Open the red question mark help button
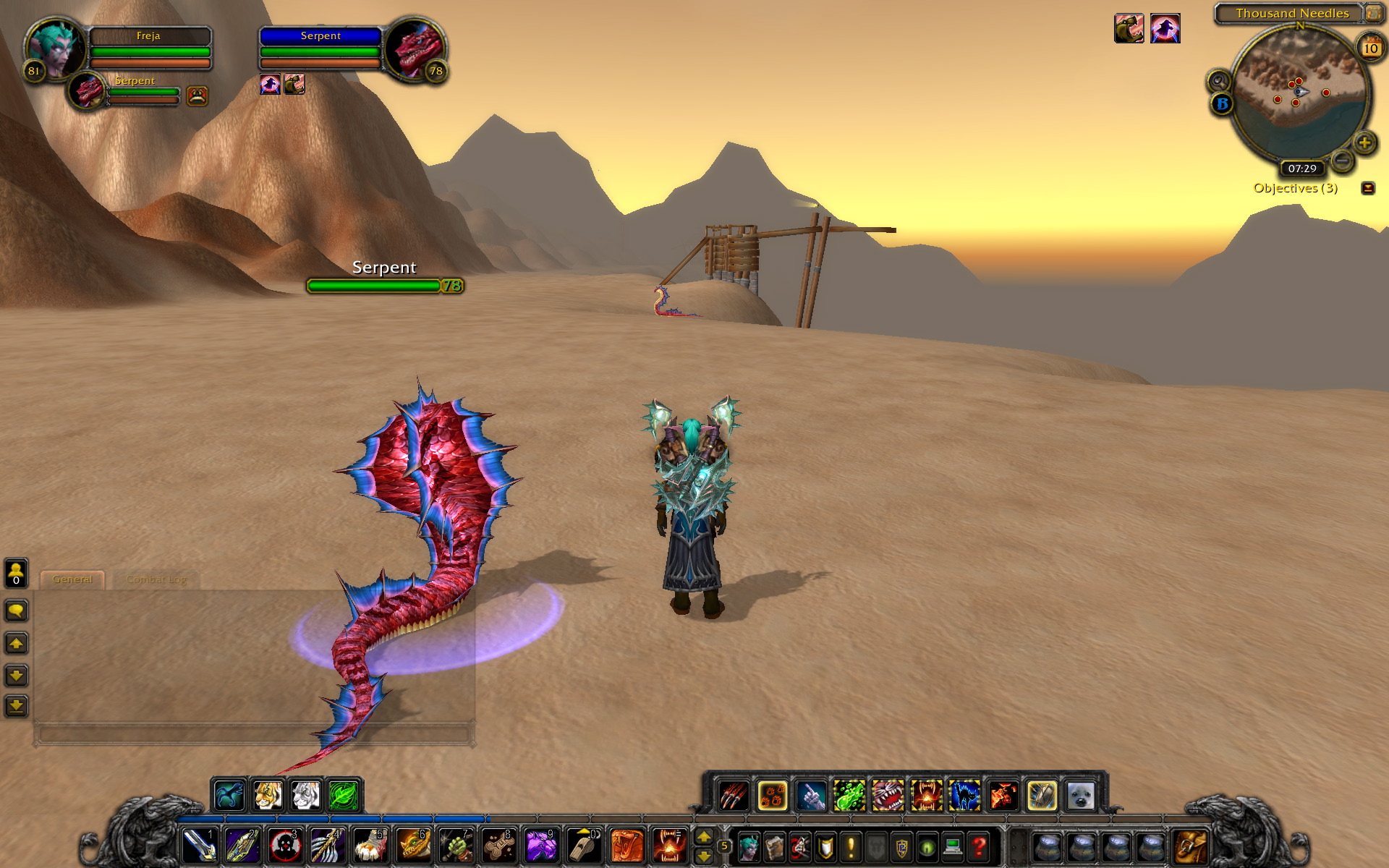The height and width of the screenshot is (868, 1389). pos(979,846)
